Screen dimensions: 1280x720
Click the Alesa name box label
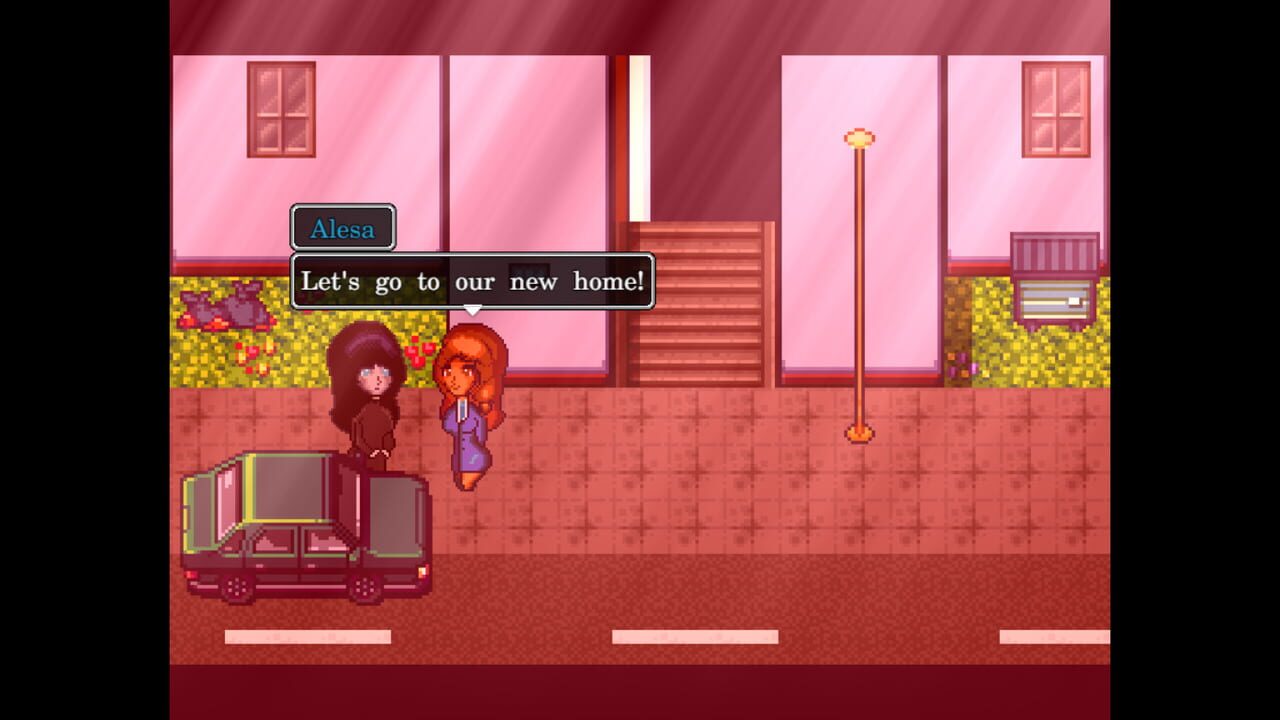point(342,229)
